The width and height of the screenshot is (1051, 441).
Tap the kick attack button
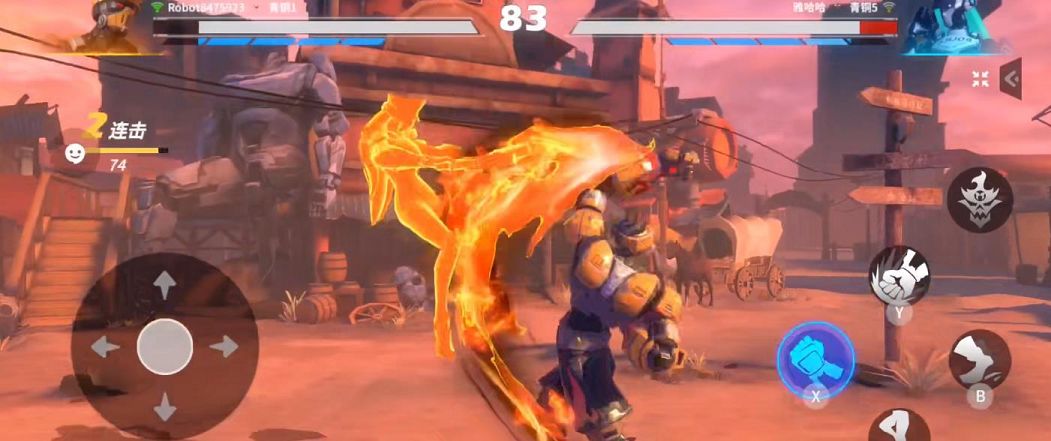pyautogui.click(x=979, y=359)
